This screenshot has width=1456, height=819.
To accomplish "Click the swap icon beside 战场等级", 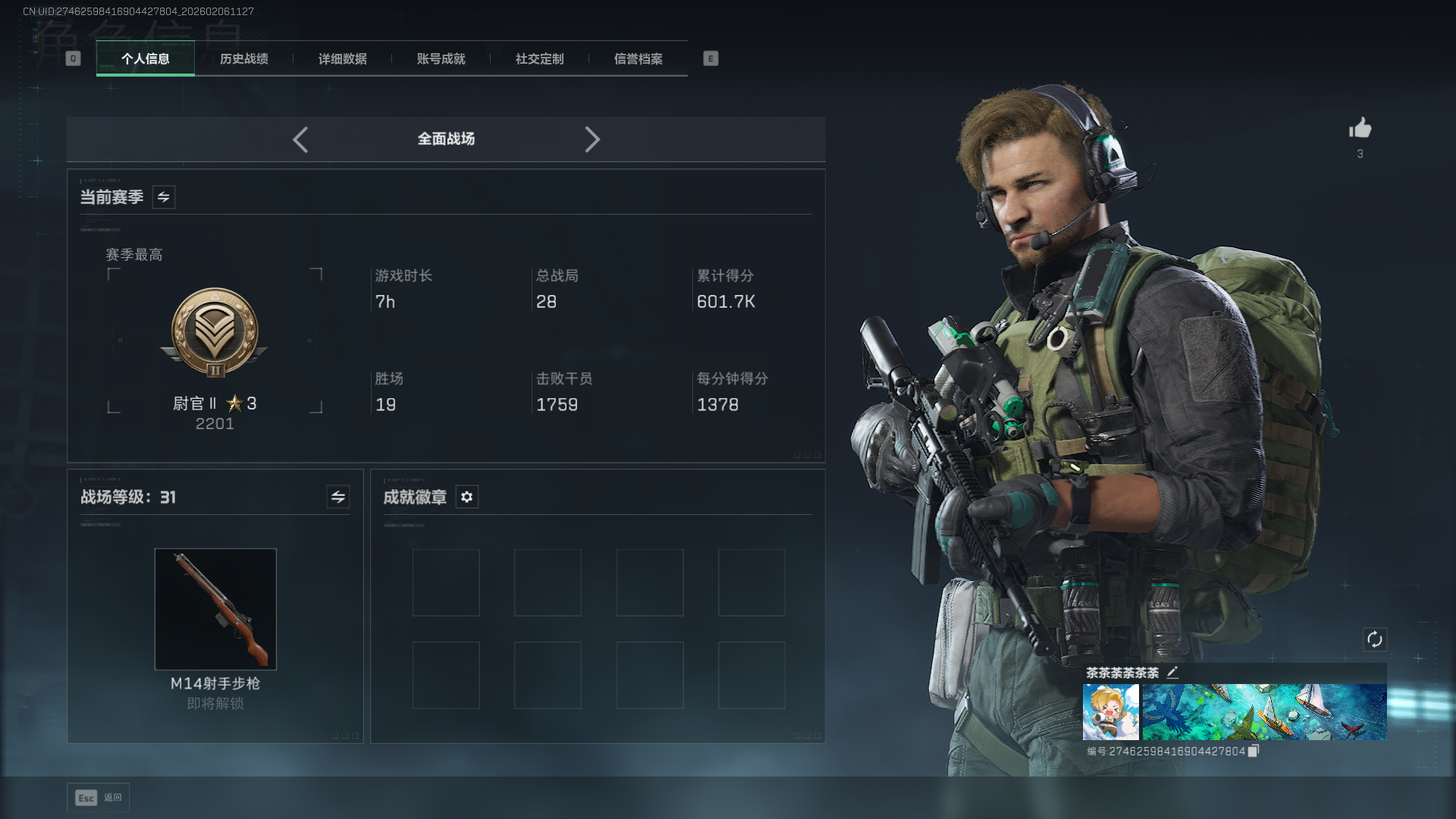I will coord(338,497).
